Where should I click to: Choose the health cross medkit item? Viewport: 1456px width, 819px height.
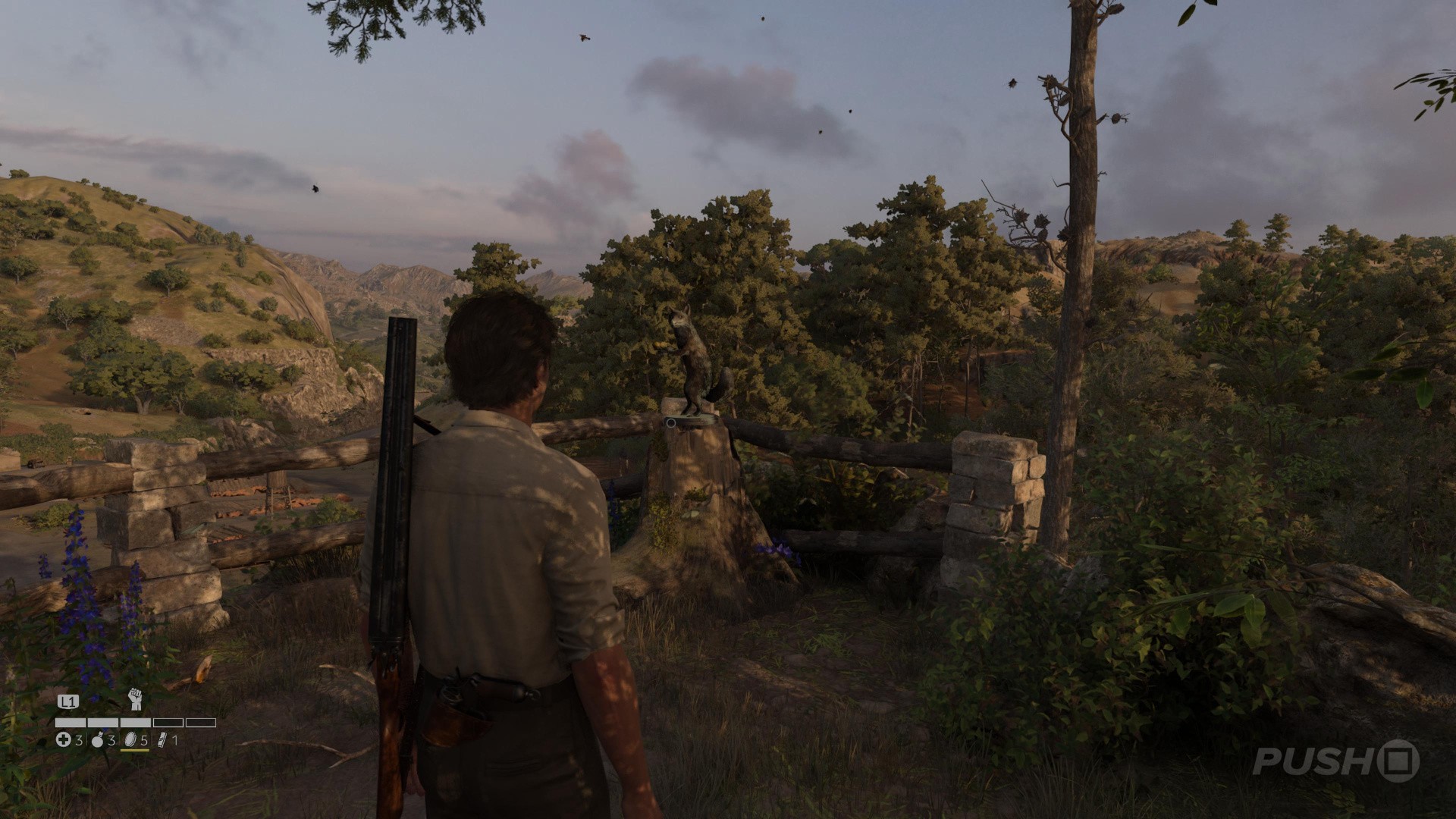(64, 740)
